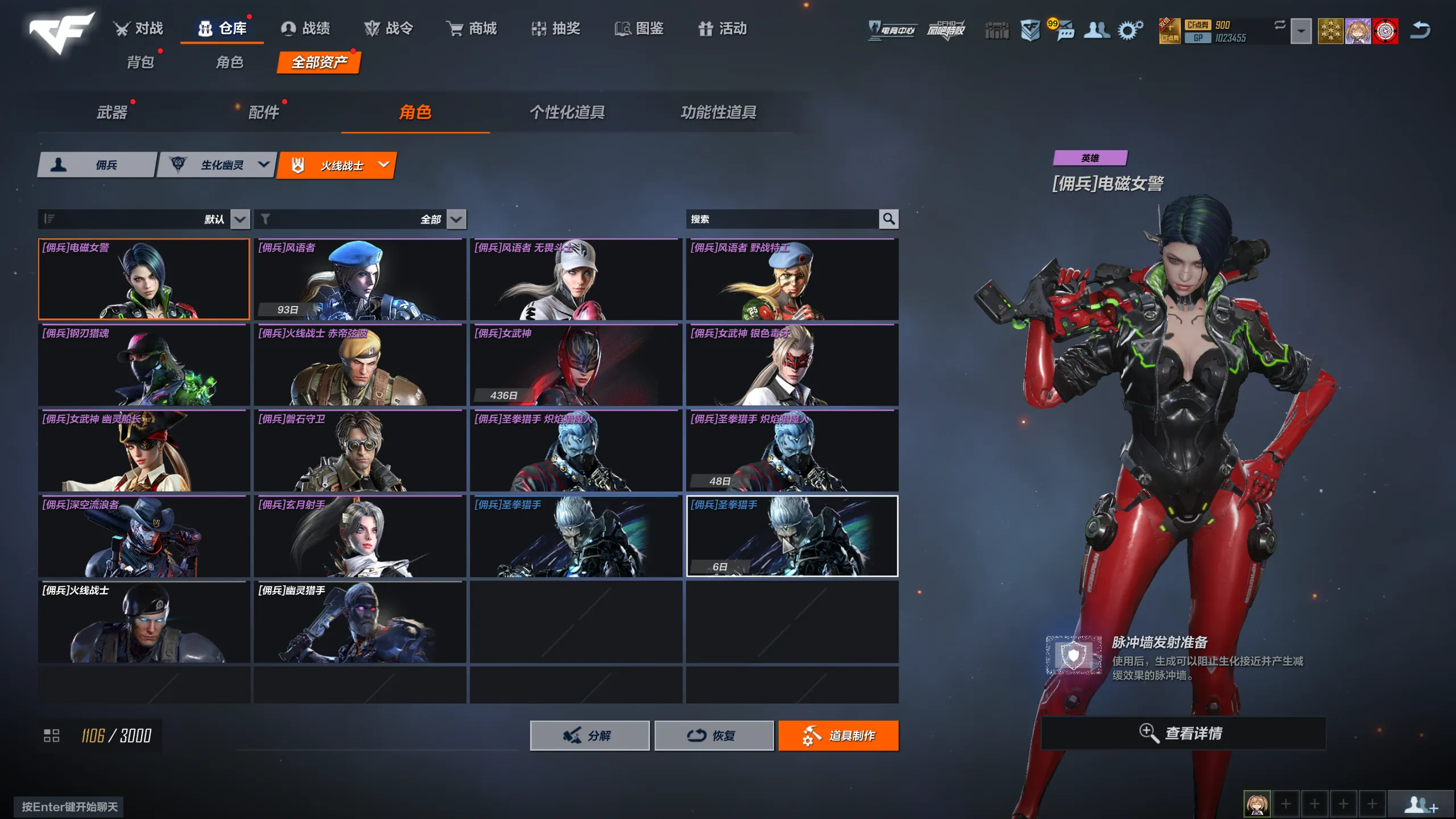This screenshot has height=819, width=1456.
Task: Click the 搜索 search input field
Action: click(782, 219)
